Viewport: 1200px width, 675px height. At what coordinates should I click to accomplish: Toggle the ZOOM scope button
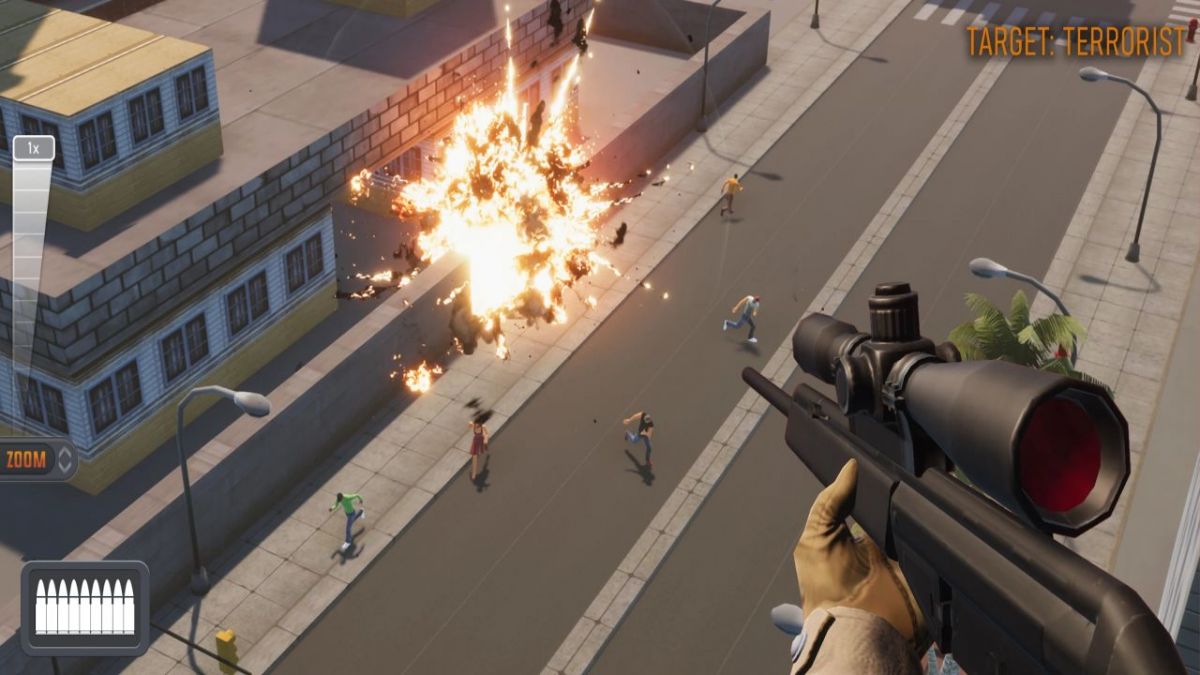coord(37,460)
